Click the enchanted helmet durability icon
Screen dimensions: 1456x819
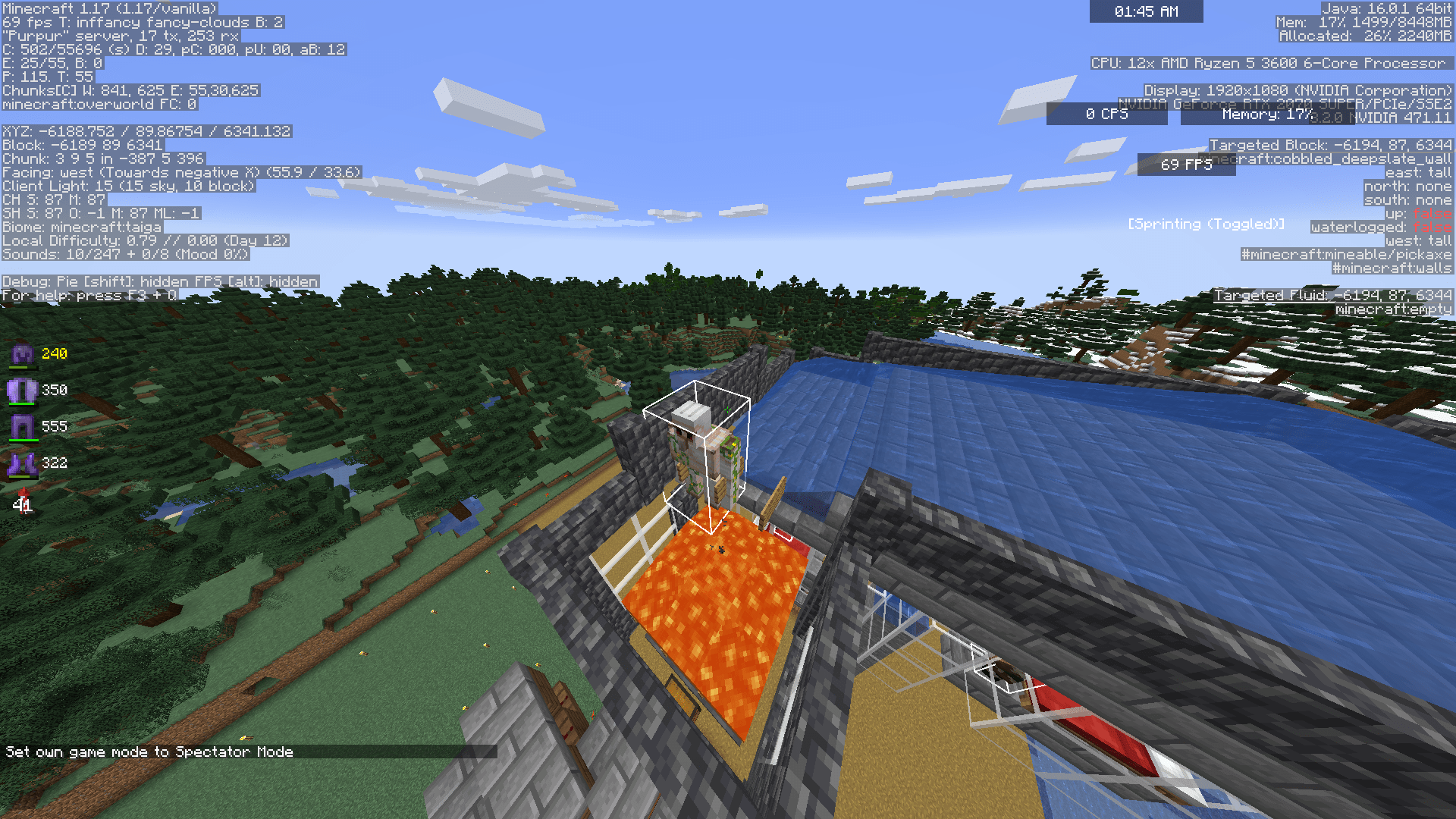[22, 353]
